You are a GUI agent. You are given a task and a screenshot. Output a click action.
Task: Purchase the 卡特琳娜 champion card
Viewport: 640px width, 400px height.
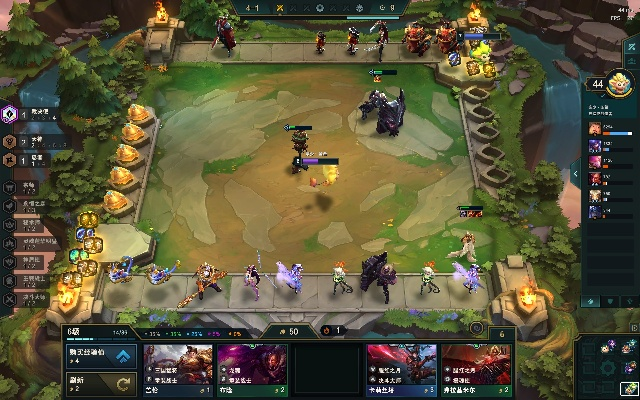click(402, 370)
